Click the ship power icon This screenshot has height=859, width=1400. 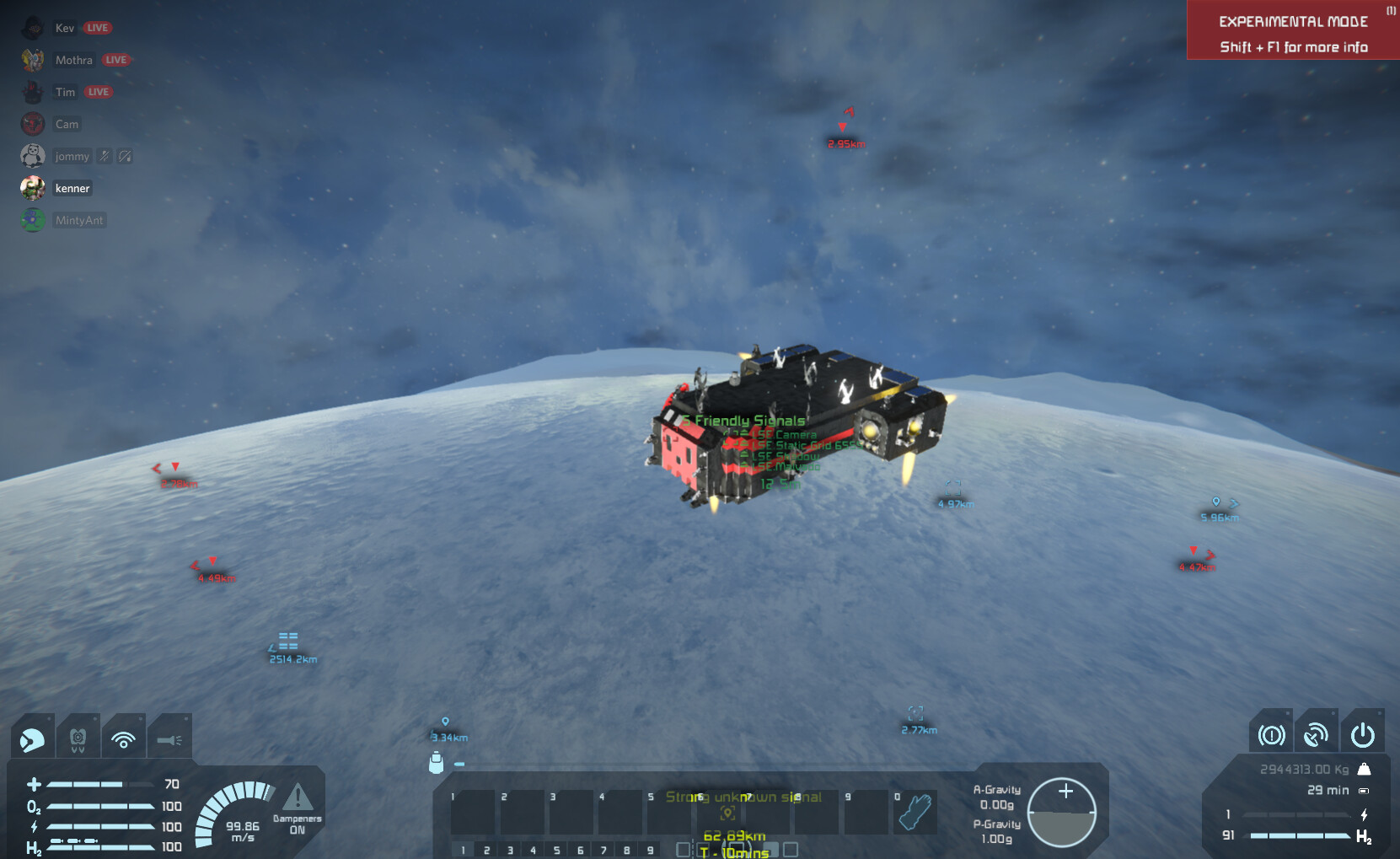point(1362,735)
